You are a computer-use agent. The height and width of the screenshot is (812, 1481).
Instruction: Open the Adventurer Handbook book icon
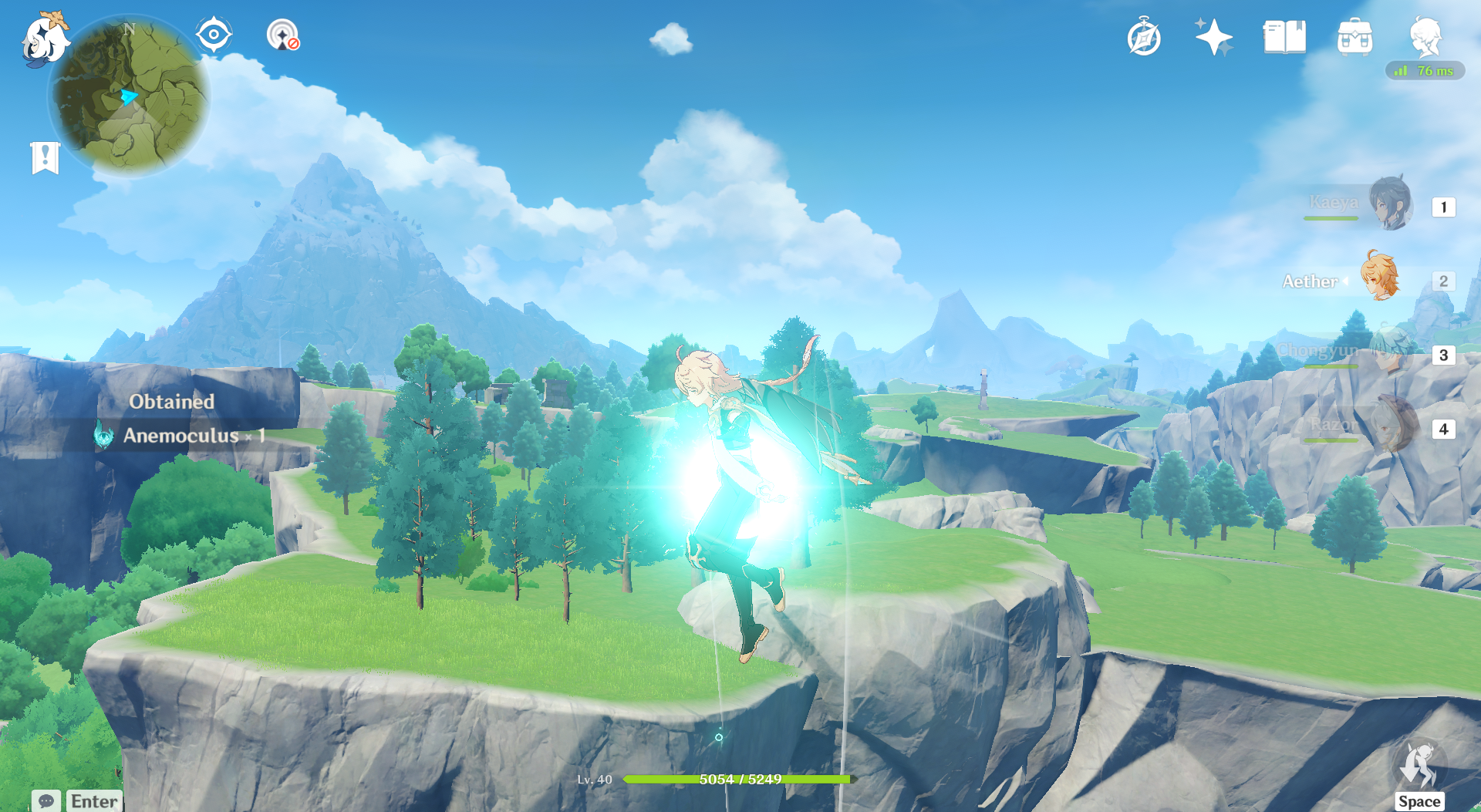(1284, 37)
